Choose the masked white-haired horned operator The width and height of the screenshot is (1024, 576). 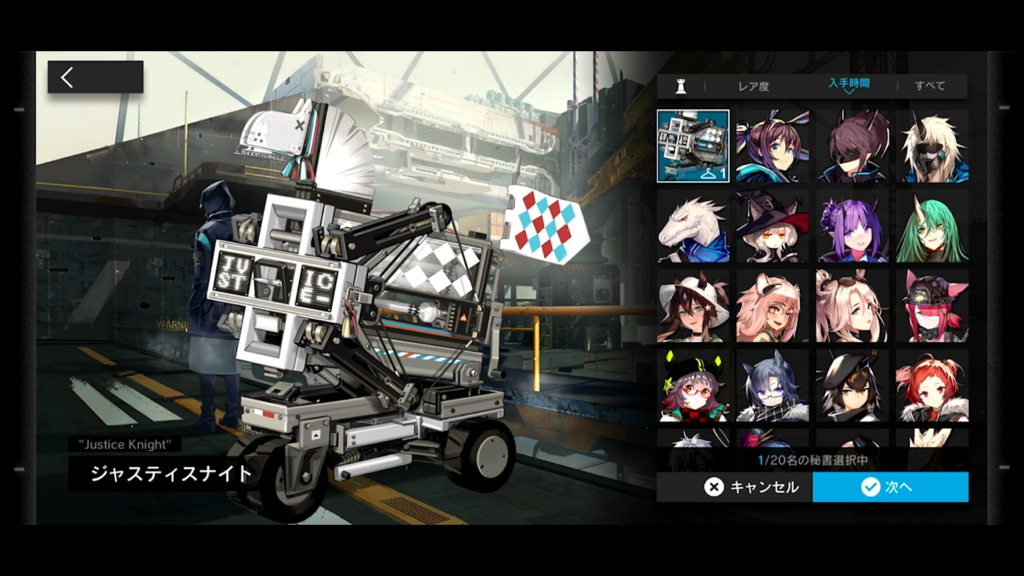[x=932, y=146]
